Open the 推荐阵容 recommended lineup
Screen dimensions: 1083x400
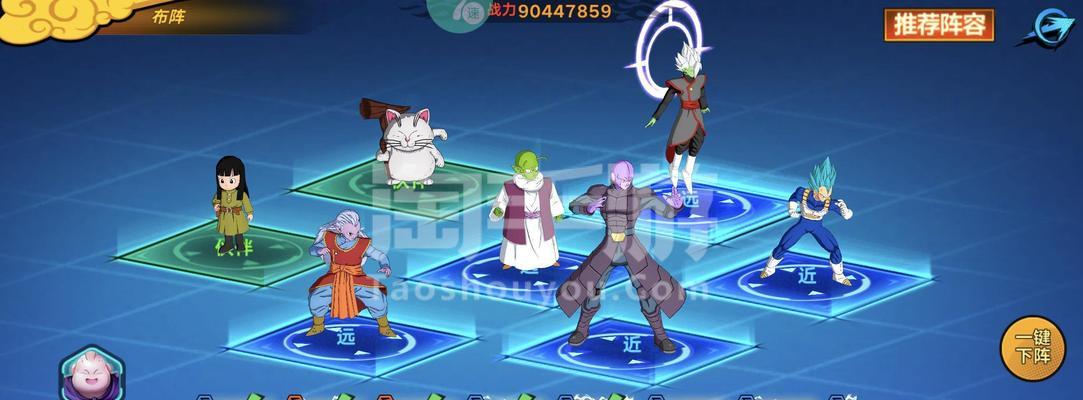[938, 25]
